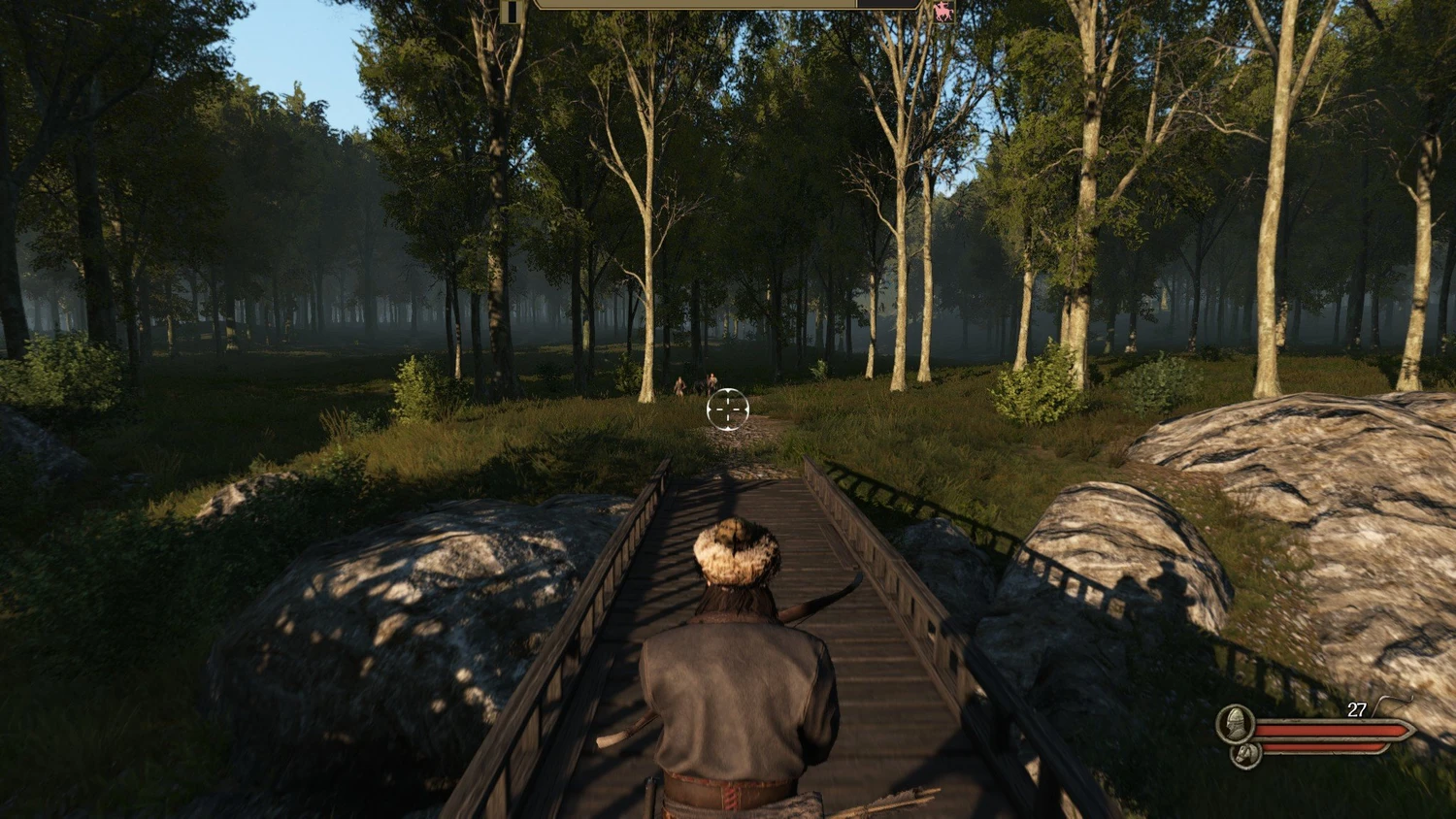Click the horse head mount icon
The height and width of the screenshot is (819, 1456).
tap(1244, 753)
